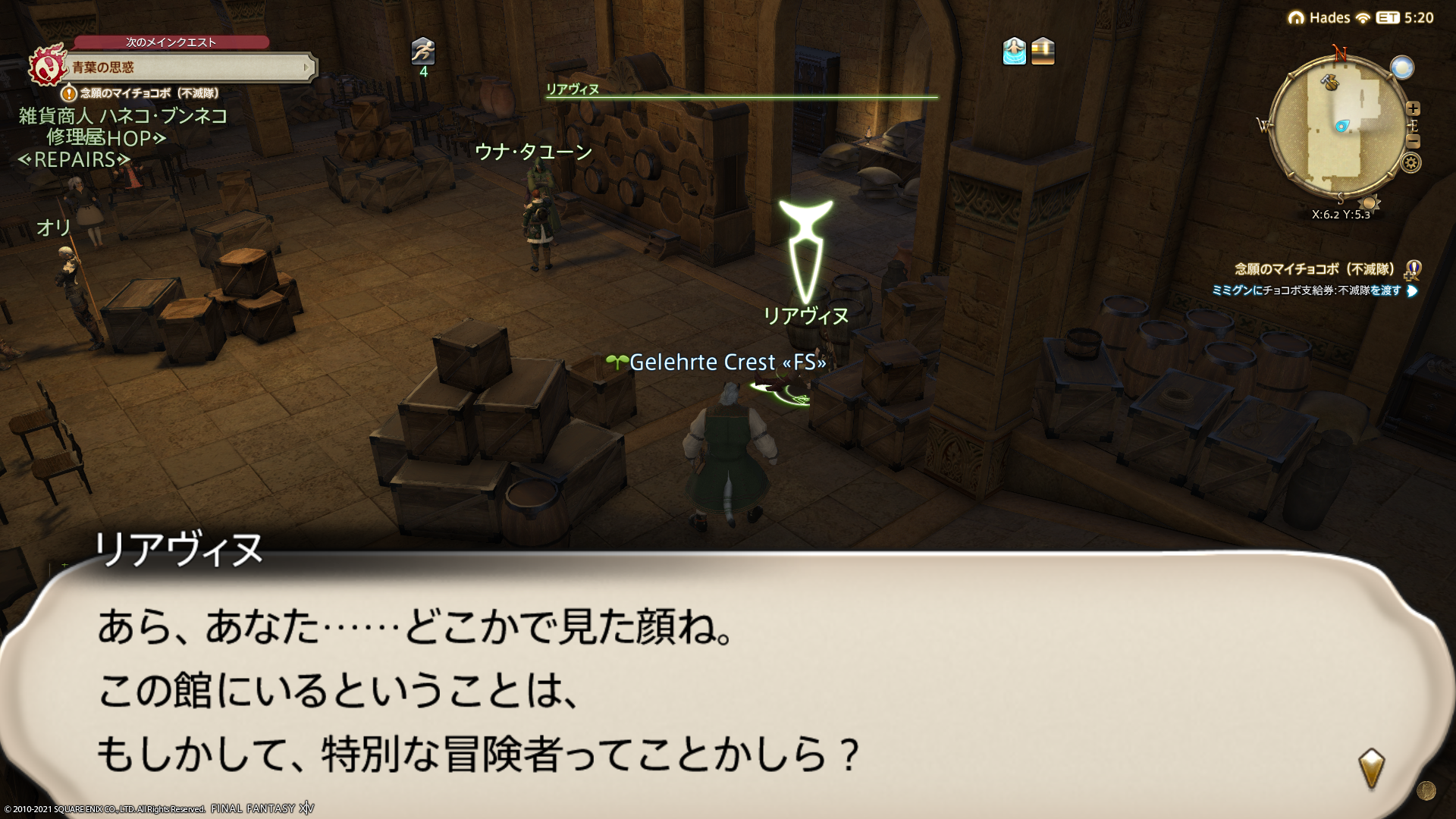Screen dimensions: 1456x819
Task: Click the repair shop marker on minimap
Action: (x=1329, y=81)
